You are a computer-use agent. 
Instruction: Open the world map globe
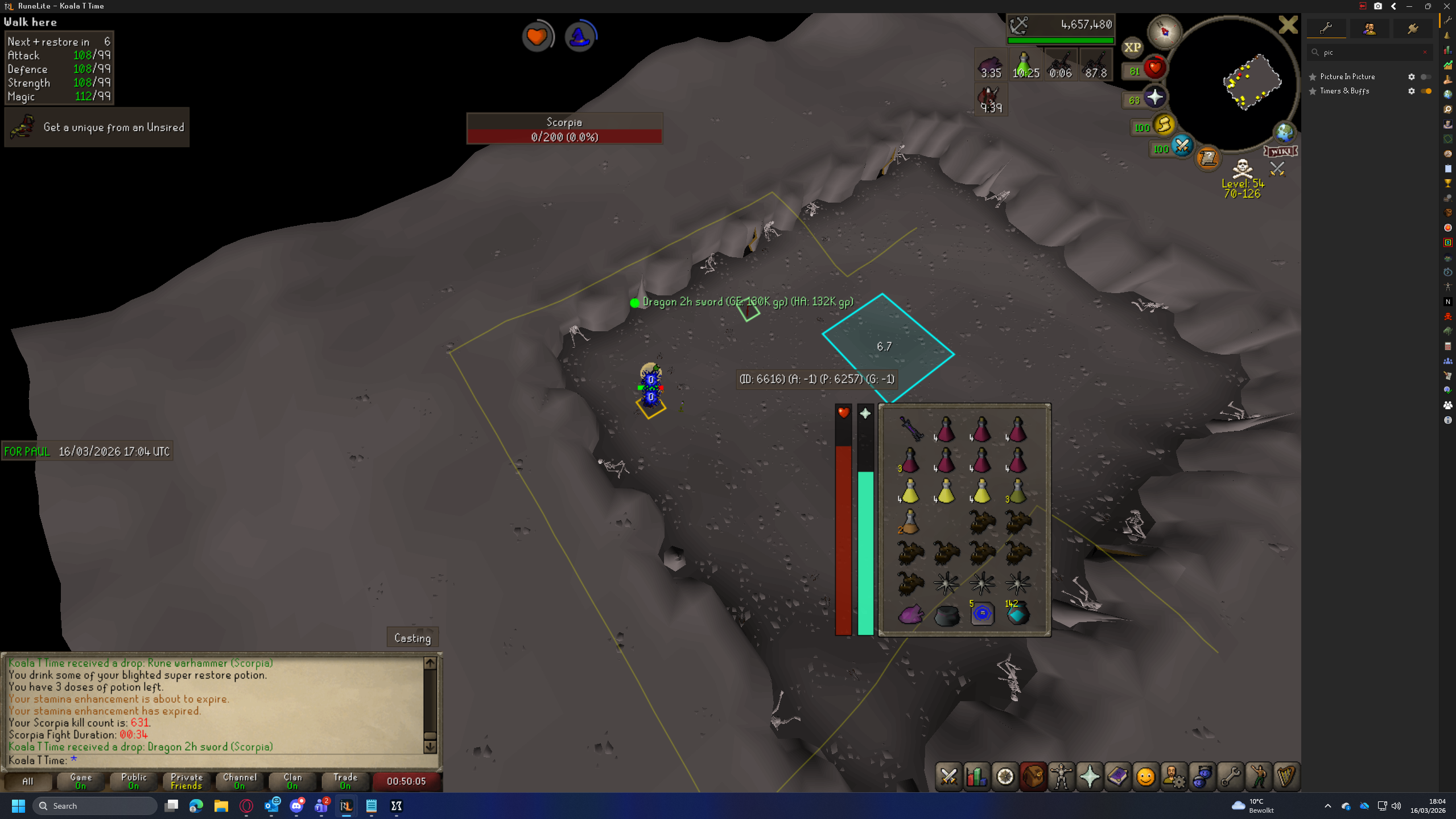click(x=1284, y=133)
